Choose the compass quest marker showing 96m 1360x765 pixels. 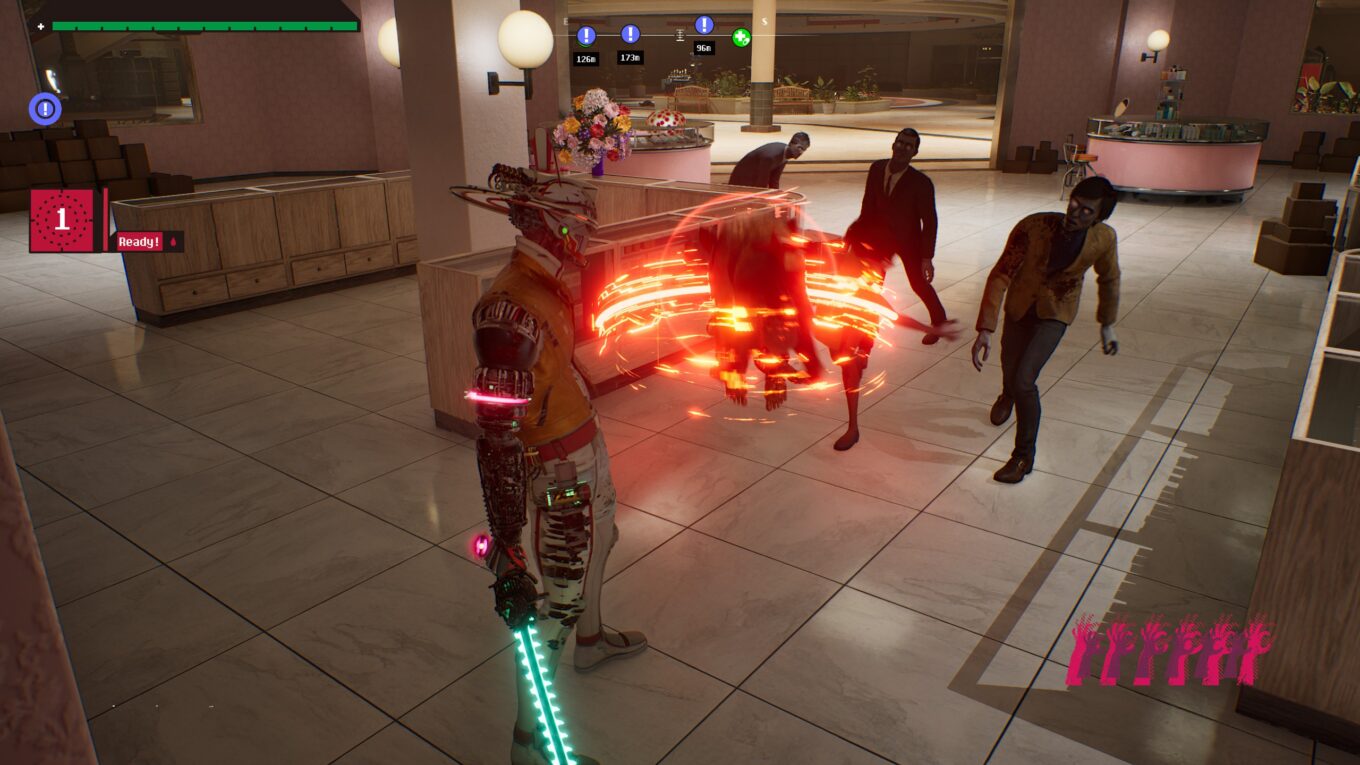(x=704, y=25)
